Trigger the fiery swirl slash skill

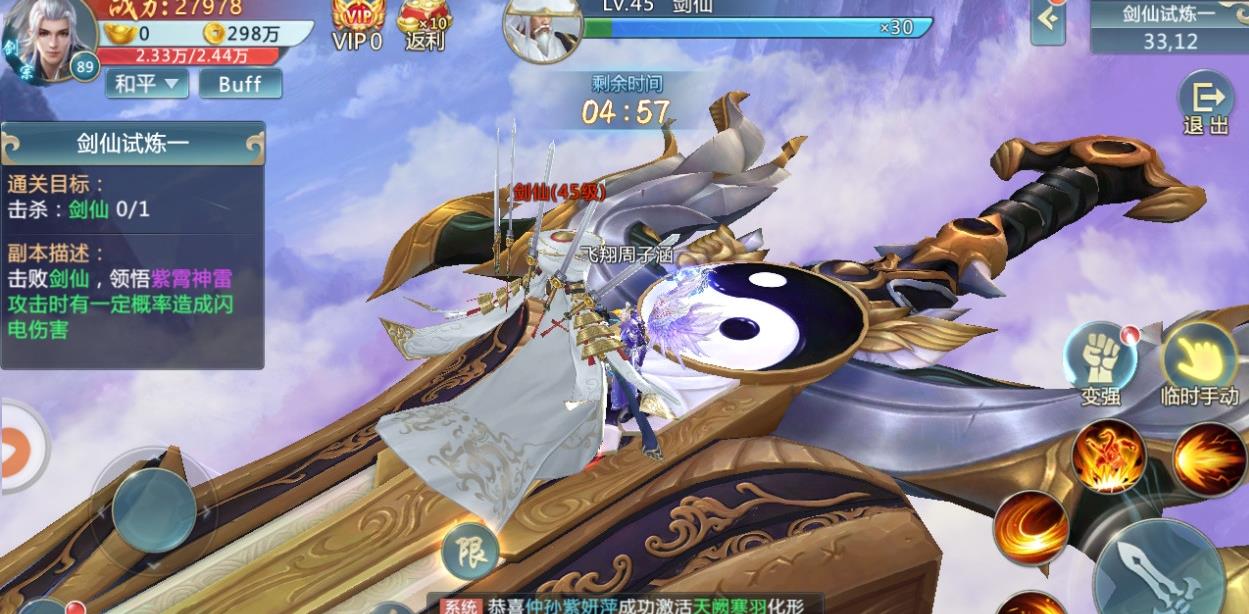click(x=1029, y=527)
